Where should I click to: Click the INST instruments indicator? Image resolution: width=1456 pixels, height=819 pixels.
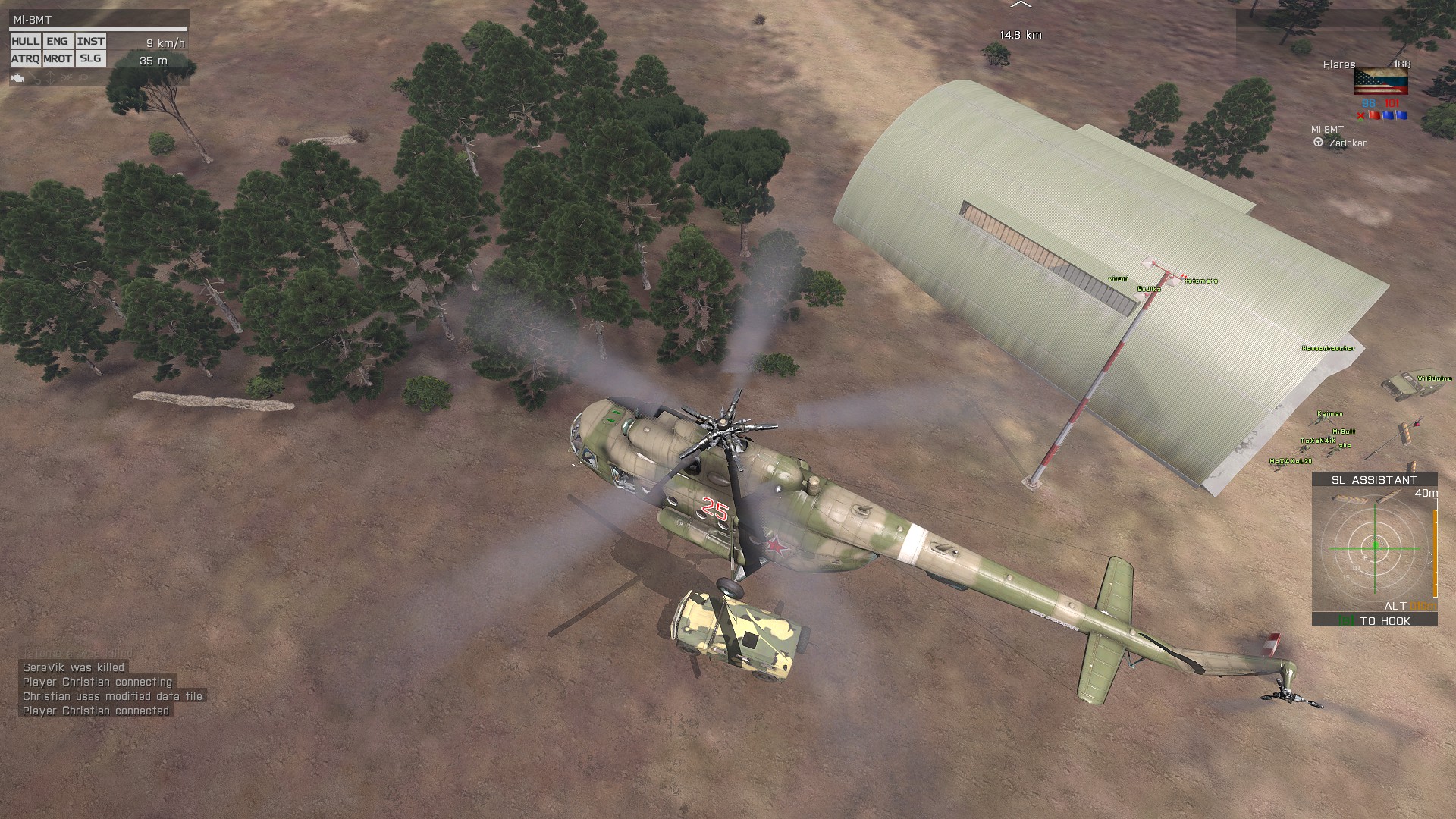[x=90, y=42]
